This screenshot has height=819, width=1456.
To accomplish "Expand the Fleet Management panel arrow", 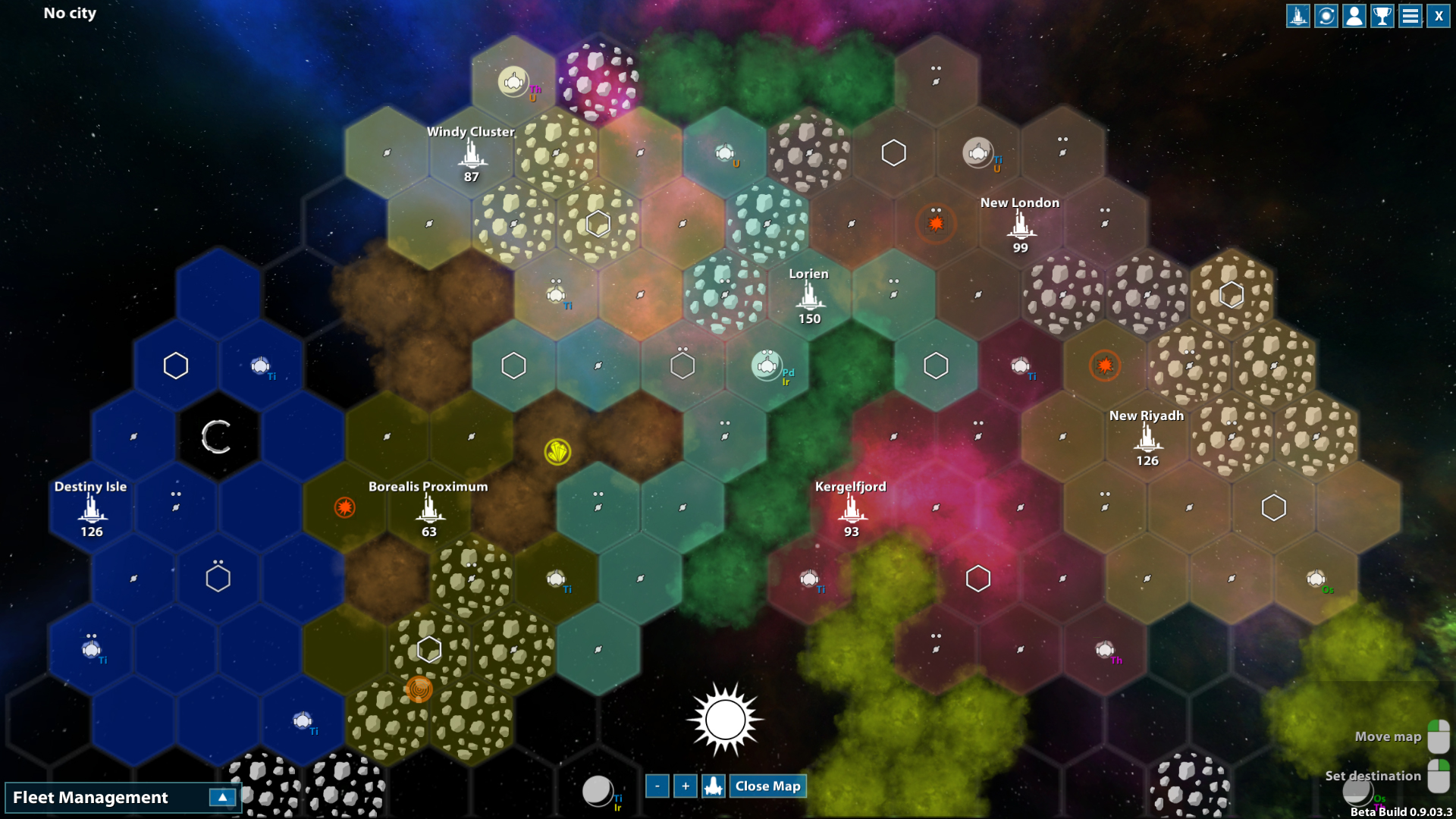I will [221, 797].
